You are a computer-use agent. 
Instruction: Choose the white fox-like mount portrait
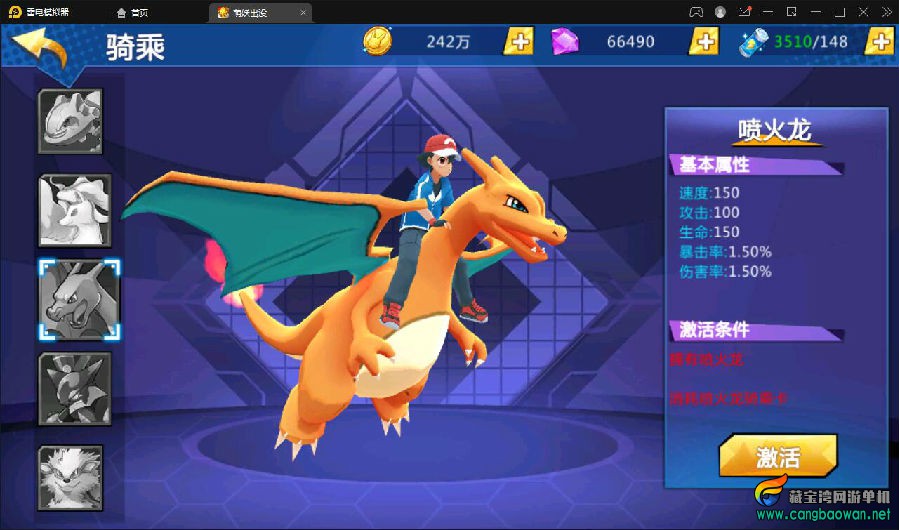coord(74,210)
